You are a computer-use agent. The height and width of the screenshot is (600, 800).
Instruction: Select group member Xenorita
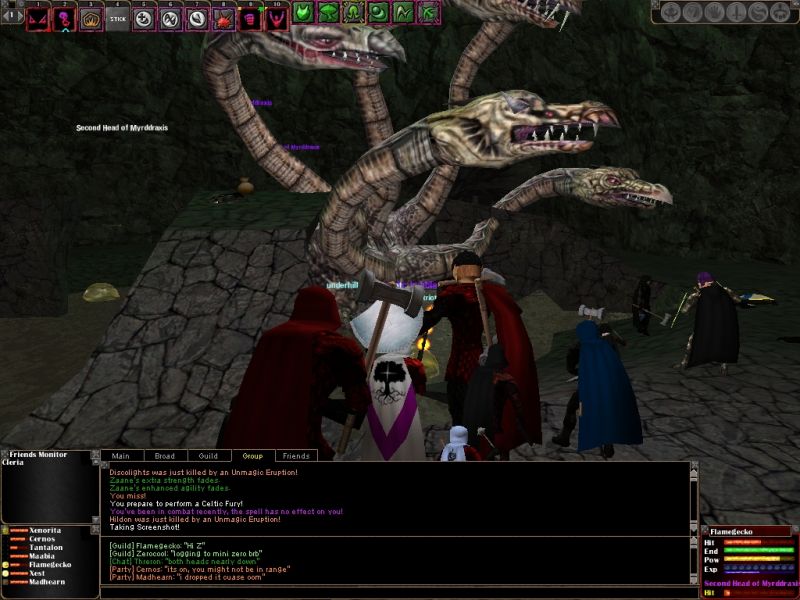(x=47, y=528)
